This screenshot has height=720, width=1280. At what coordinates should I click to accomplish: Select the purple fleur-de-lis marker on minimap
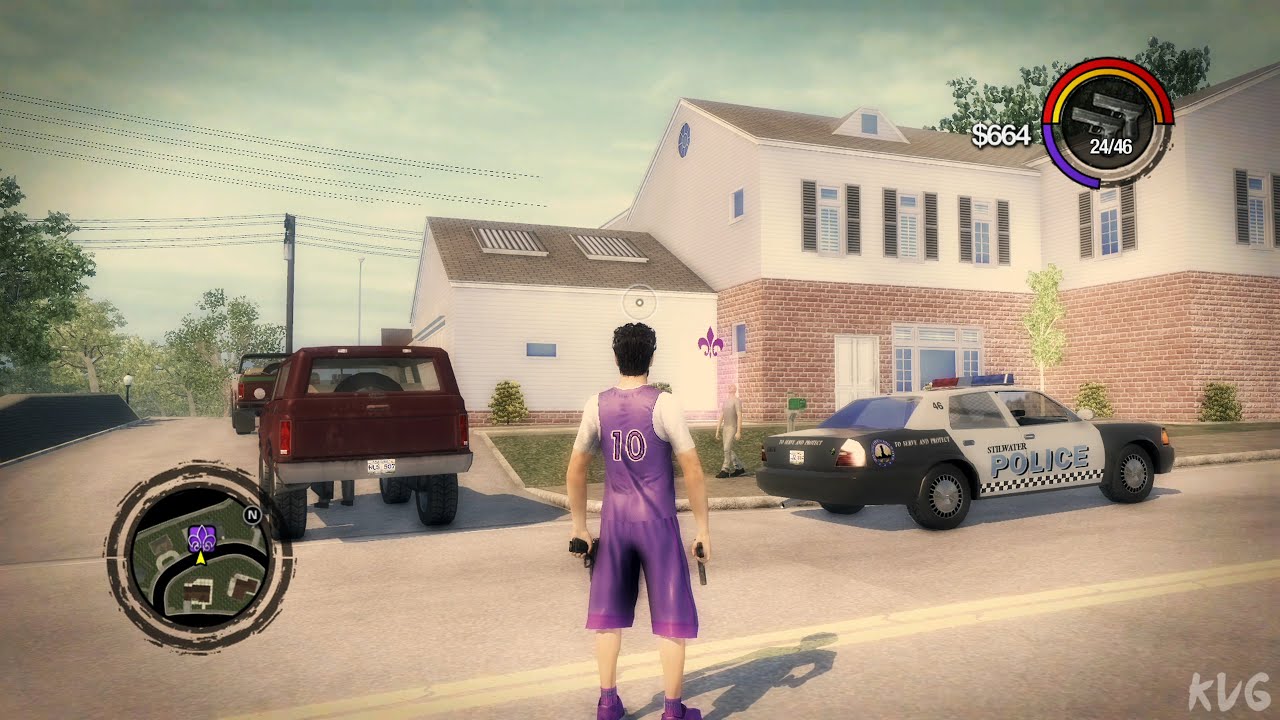click(201, 537)
